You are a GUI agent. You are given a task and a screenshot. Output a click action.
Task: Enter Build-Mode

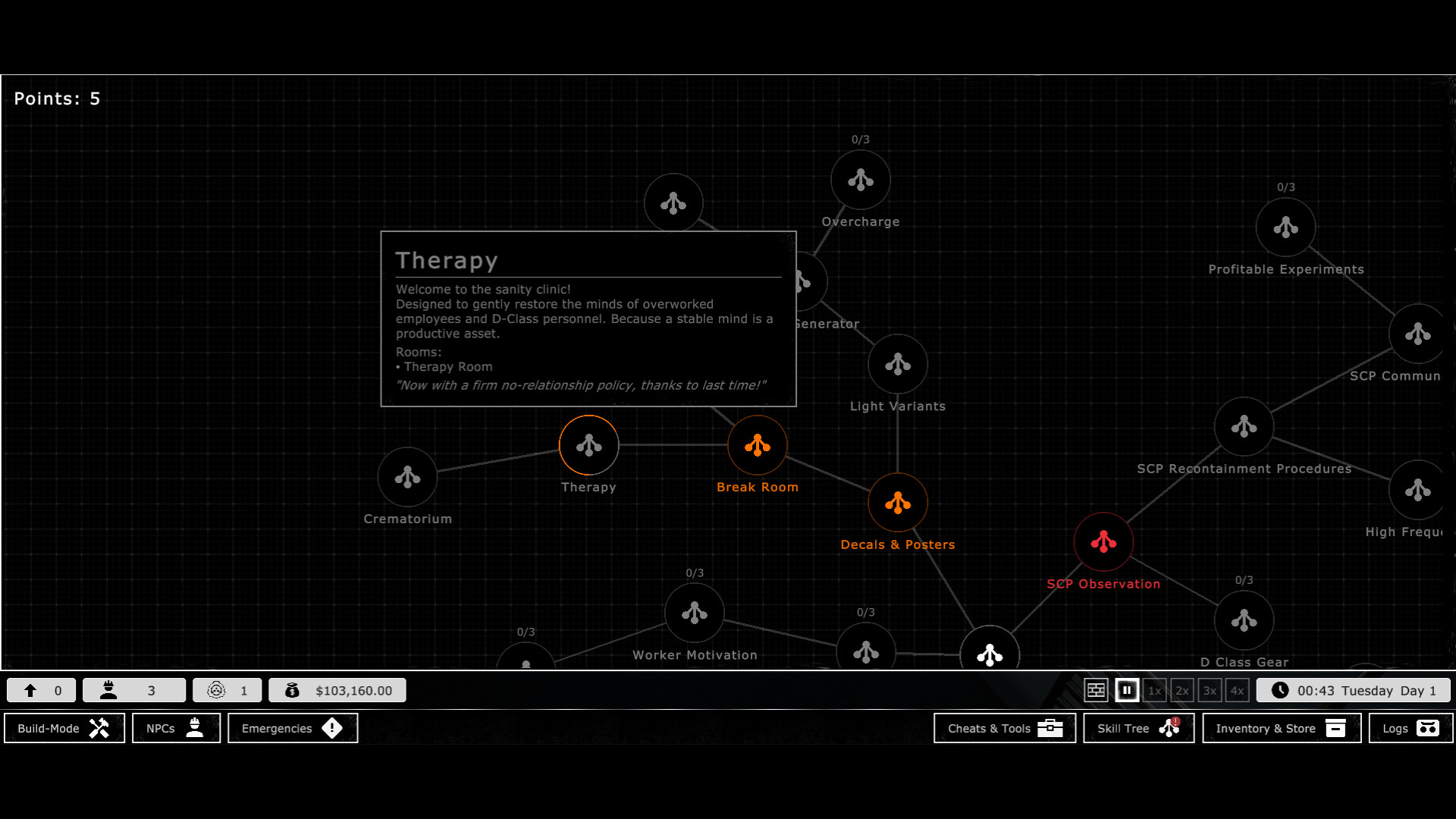click(64, 728)
